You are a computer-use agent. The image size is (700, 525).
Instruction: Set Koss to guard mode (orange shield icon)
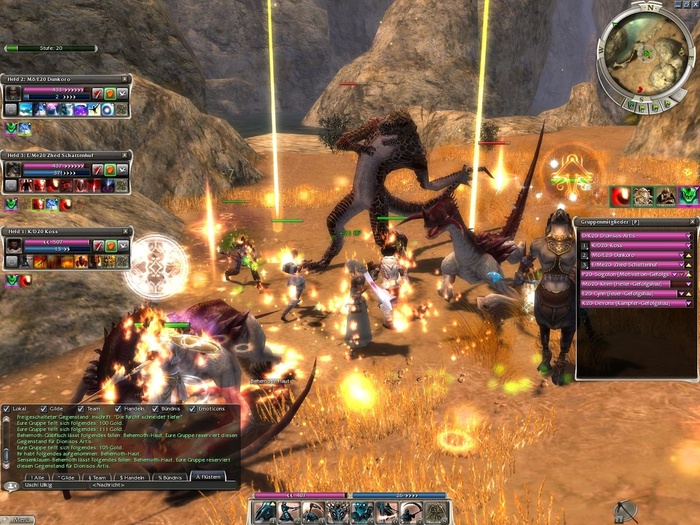click(x=110, y=247)
